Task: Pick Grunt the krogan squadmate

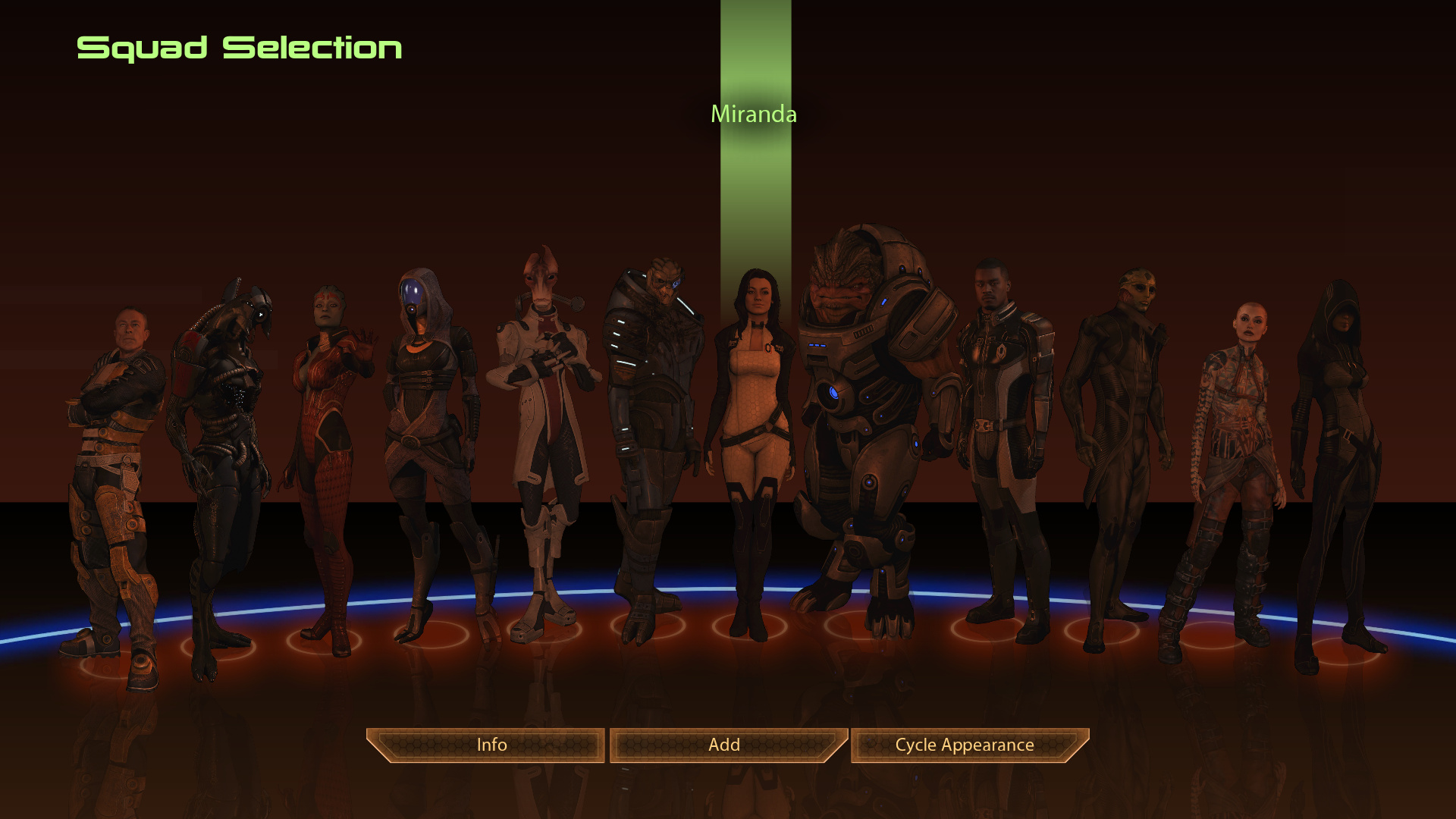Action: coord(864,409)
